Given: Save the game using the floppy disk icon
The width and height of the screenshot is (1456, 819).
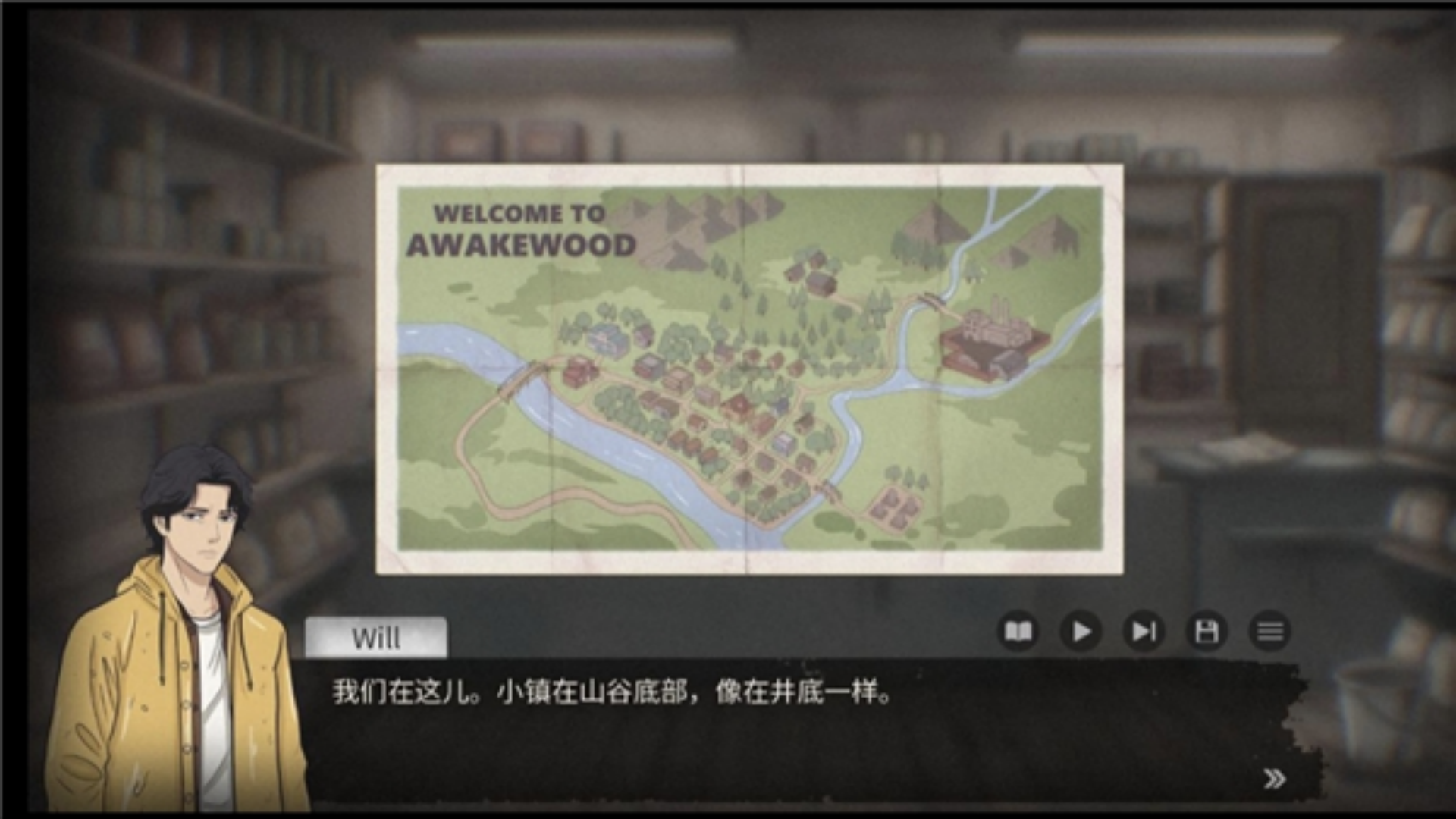Looking at the screenshot, I should coord(1208,631).
